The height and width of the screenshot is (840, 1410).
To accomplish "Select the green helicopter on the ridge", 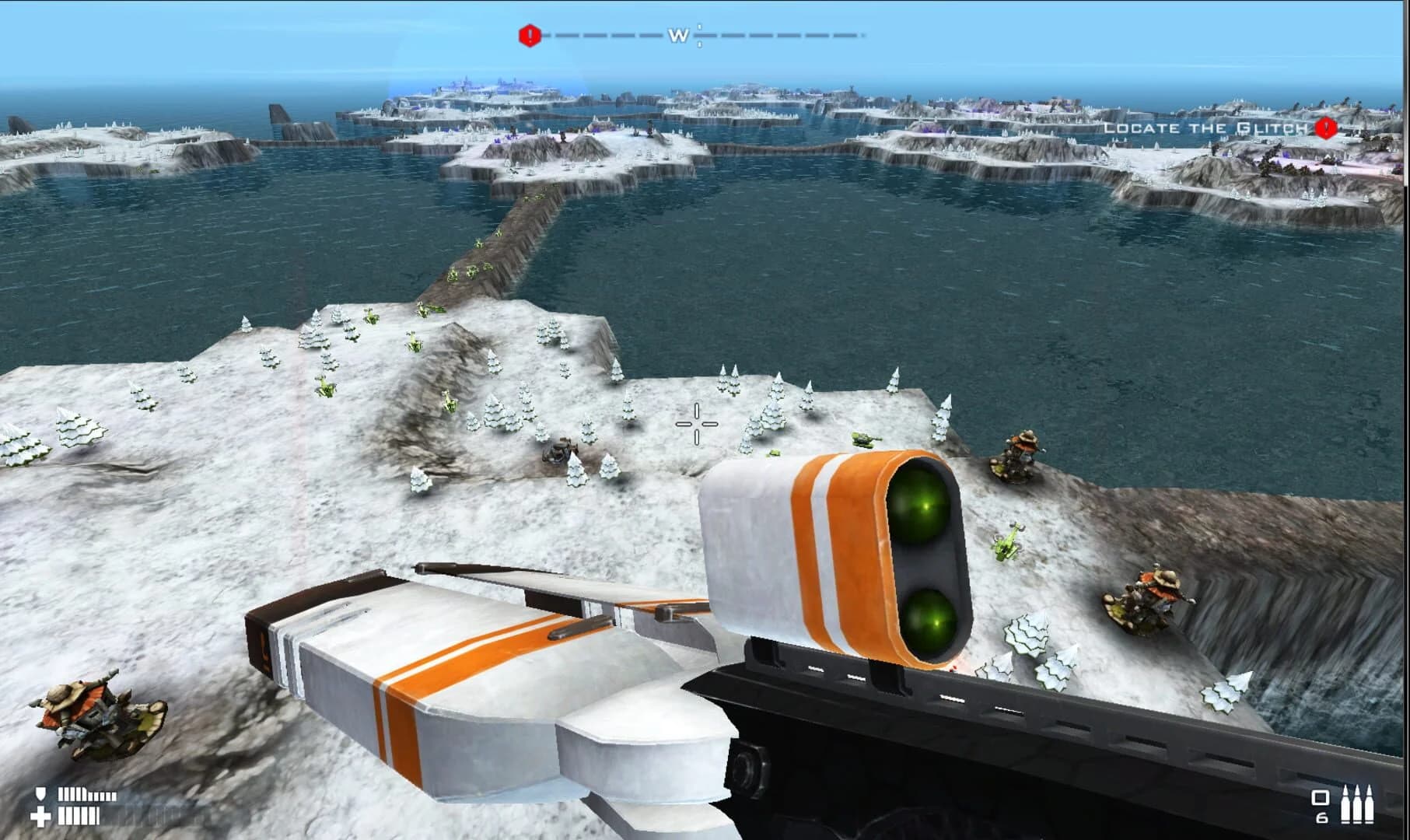I will click(1006, 544).
